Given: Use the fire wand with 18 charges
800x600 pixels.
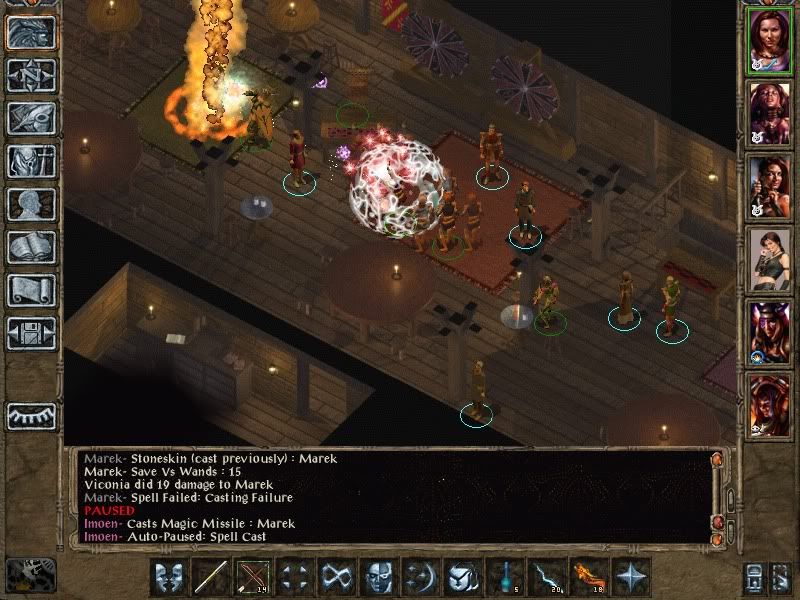Looking at the screenshot, I should point(590,577).
